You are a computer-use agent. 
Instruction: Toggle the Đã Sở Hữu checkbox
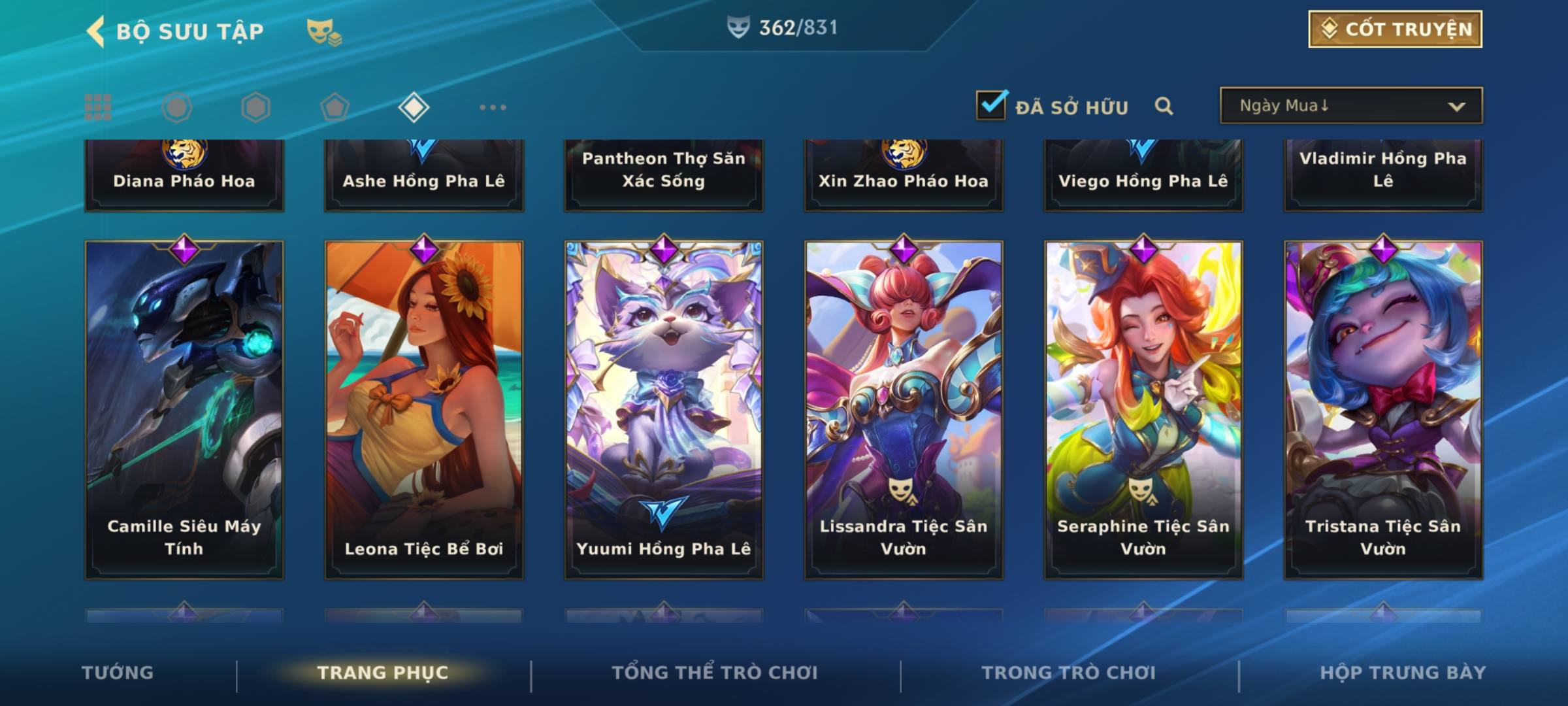point(991,105)
